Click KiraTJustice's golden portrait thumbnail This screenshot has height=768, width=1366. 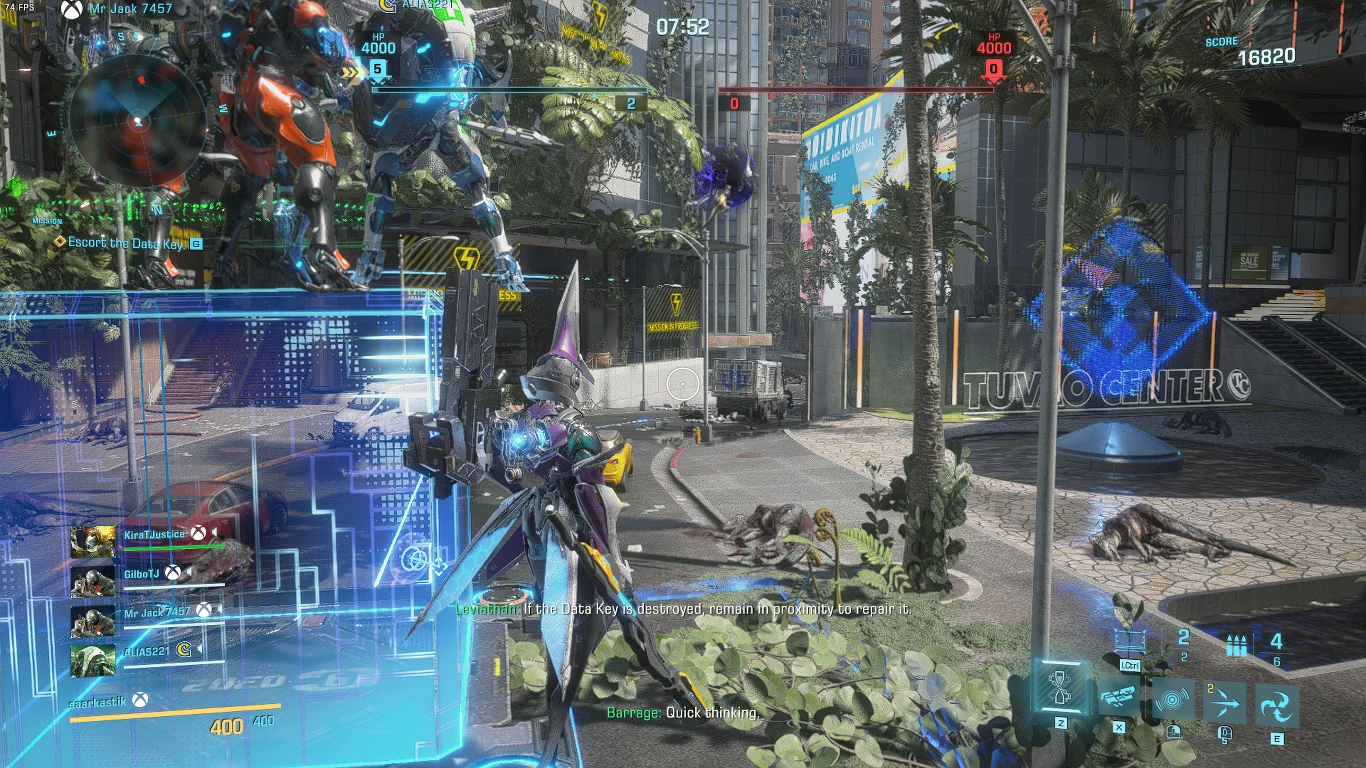pos(92,541)
